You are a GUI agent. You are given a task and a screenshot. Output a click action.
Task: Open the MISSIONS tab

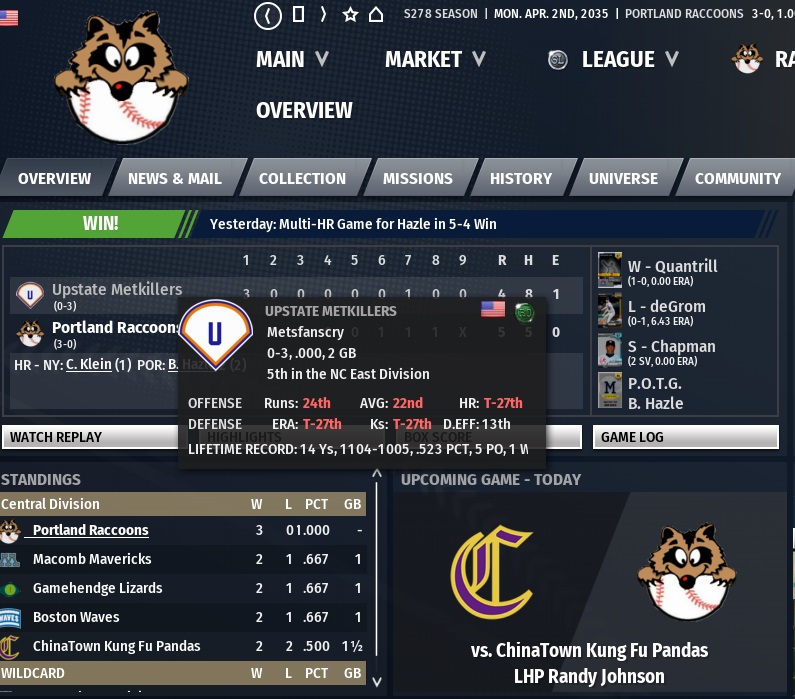pyautogui.click(x=417, y=179)
